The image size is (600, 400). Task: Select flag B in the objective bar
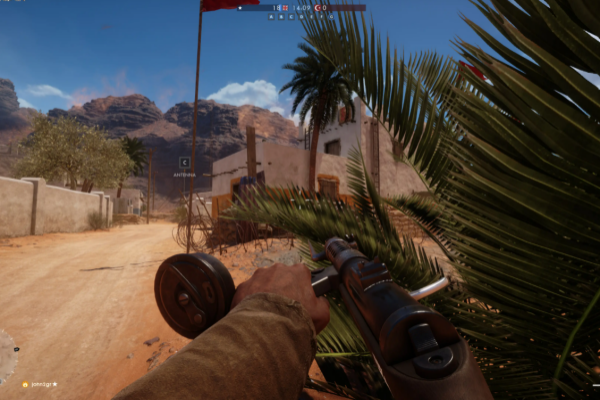[x=281, y=17]
